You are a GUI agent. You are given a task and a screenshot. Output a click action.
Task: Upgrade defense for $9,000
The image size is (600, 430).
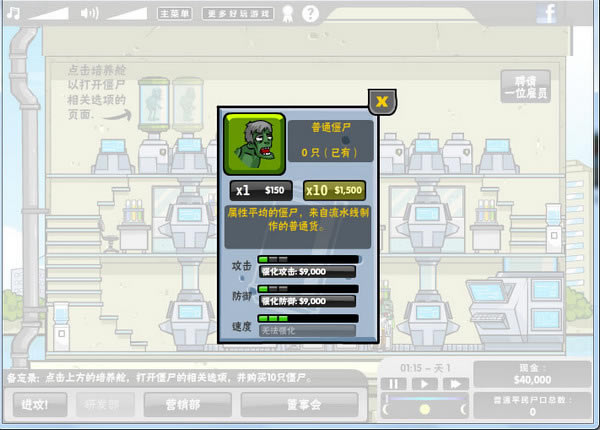309,300
